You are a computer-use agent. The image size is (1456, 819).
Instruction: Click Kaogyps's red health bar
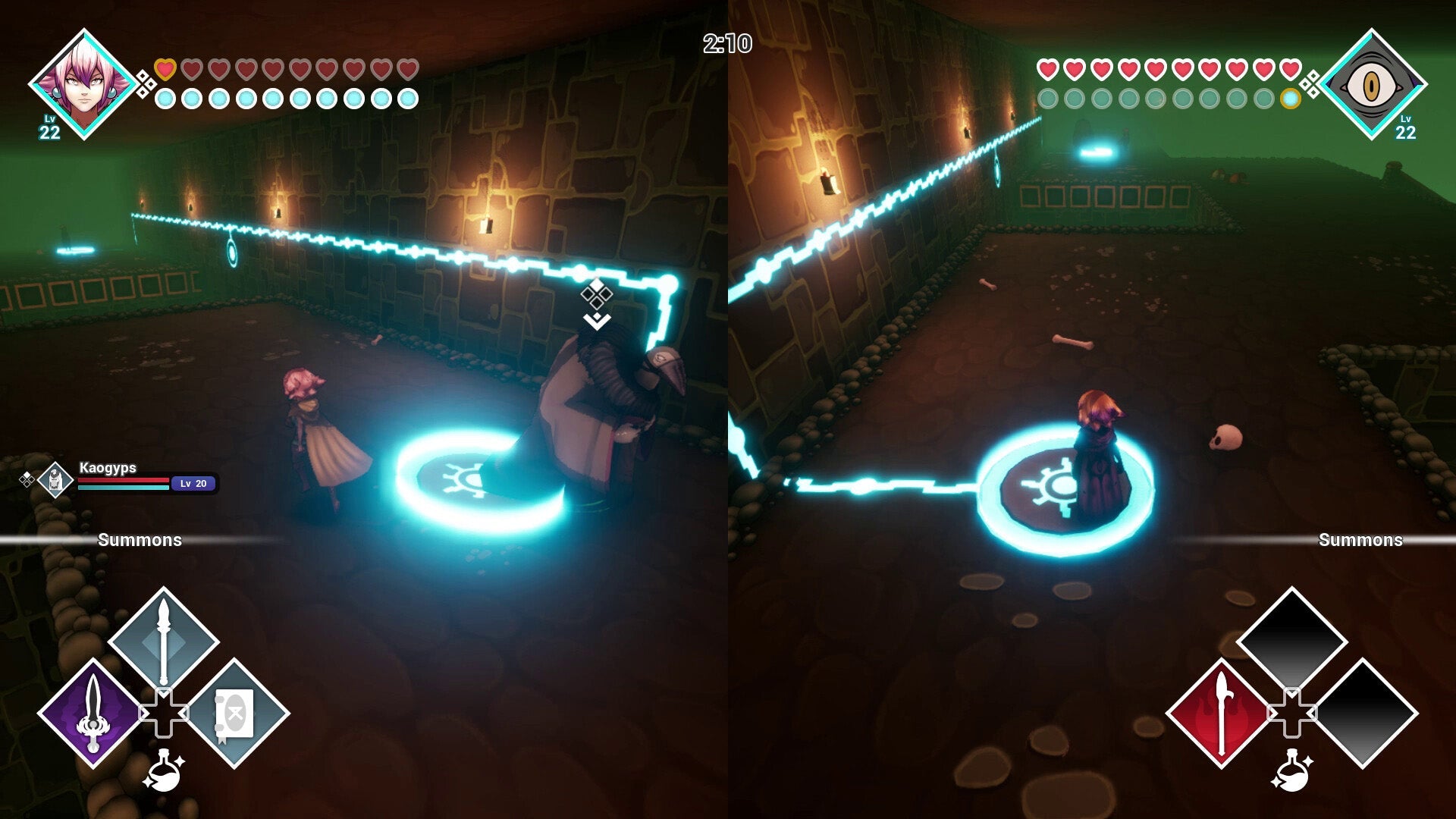click(x=124, y=481)
